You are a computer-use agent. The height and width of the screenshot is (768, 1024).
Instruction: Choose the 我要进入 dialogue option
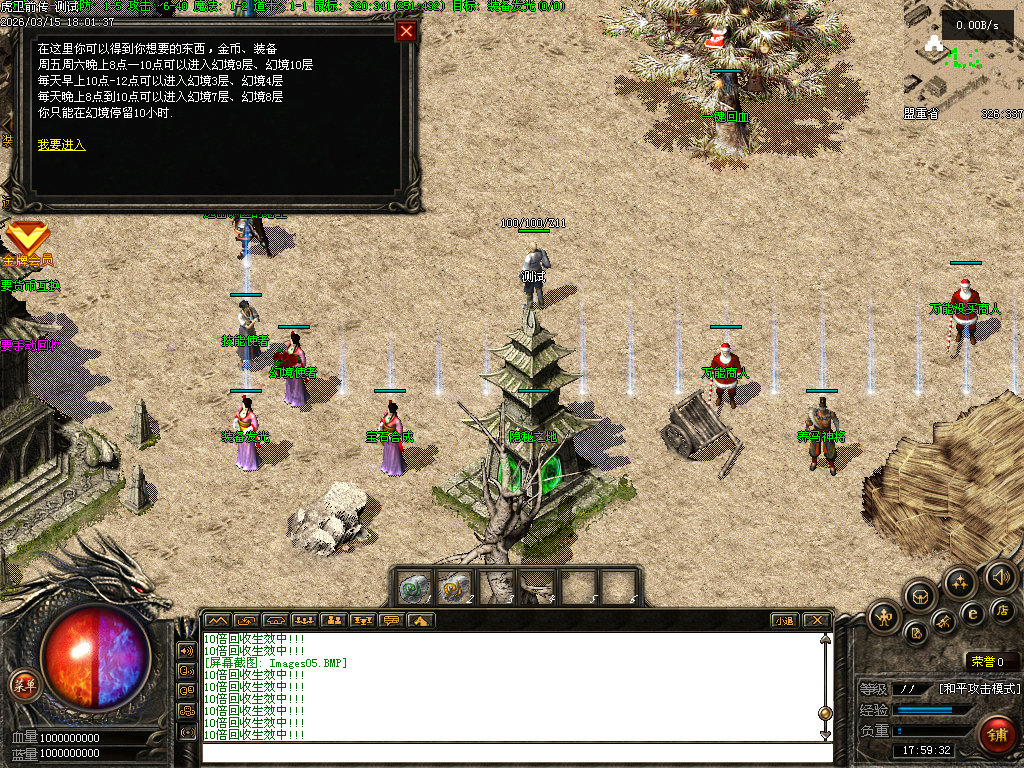[62, 145]
